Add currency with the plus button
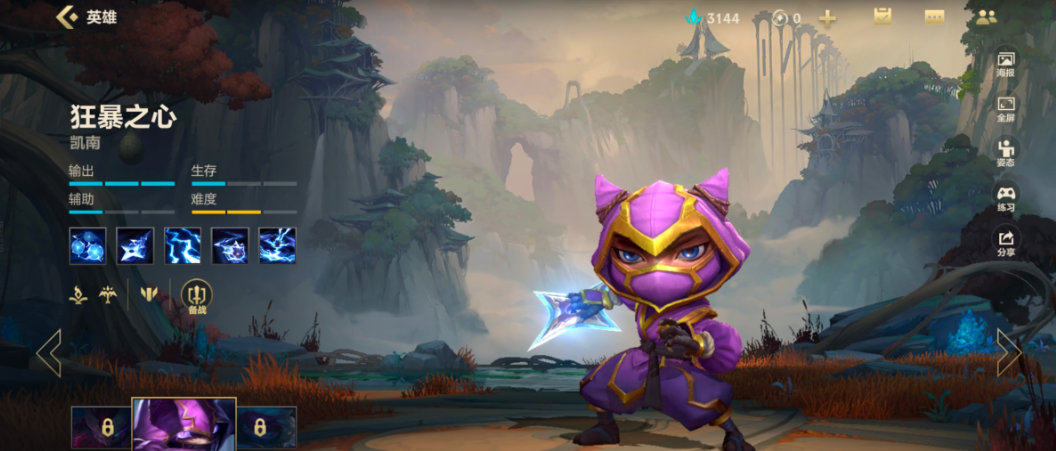The height and width of the screenshot is (451, 1056). pos(827,18)
